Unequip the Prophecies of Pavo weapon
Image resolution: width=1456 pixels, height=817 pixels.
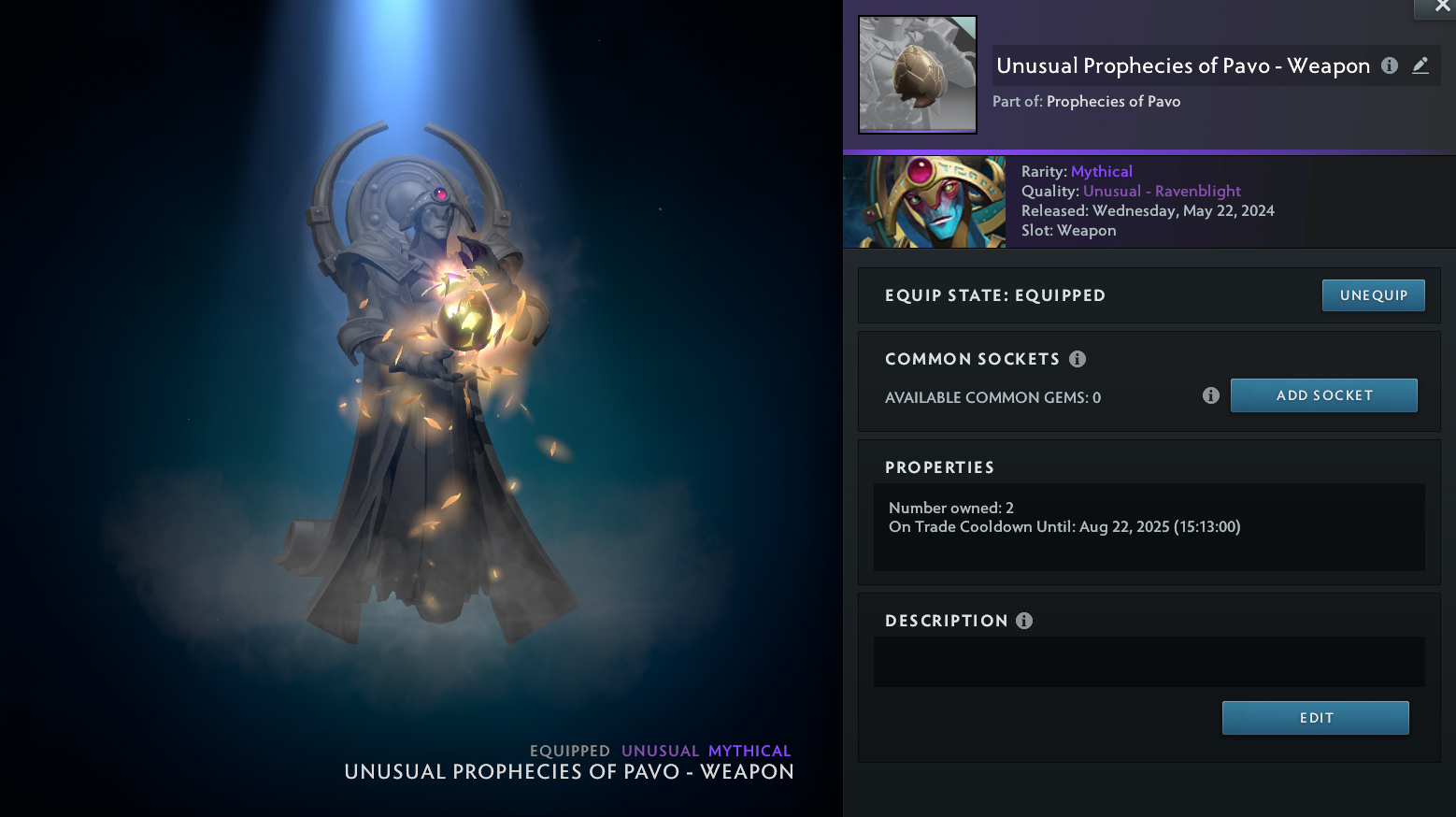click(1373, 295)
